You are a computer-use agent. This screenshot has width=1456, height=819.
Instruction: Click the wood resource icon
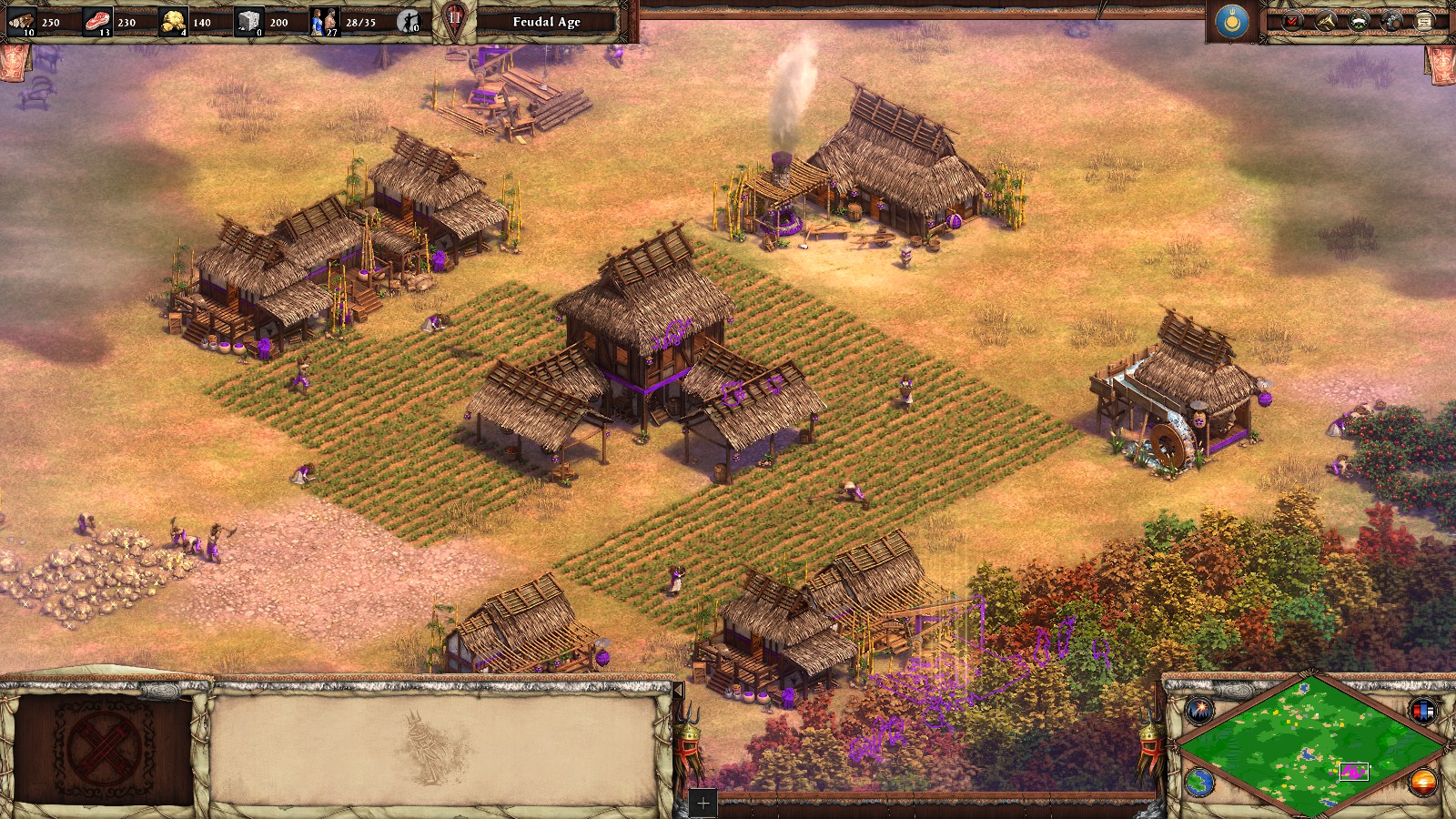pyautogui.click(x=22, y=21)
